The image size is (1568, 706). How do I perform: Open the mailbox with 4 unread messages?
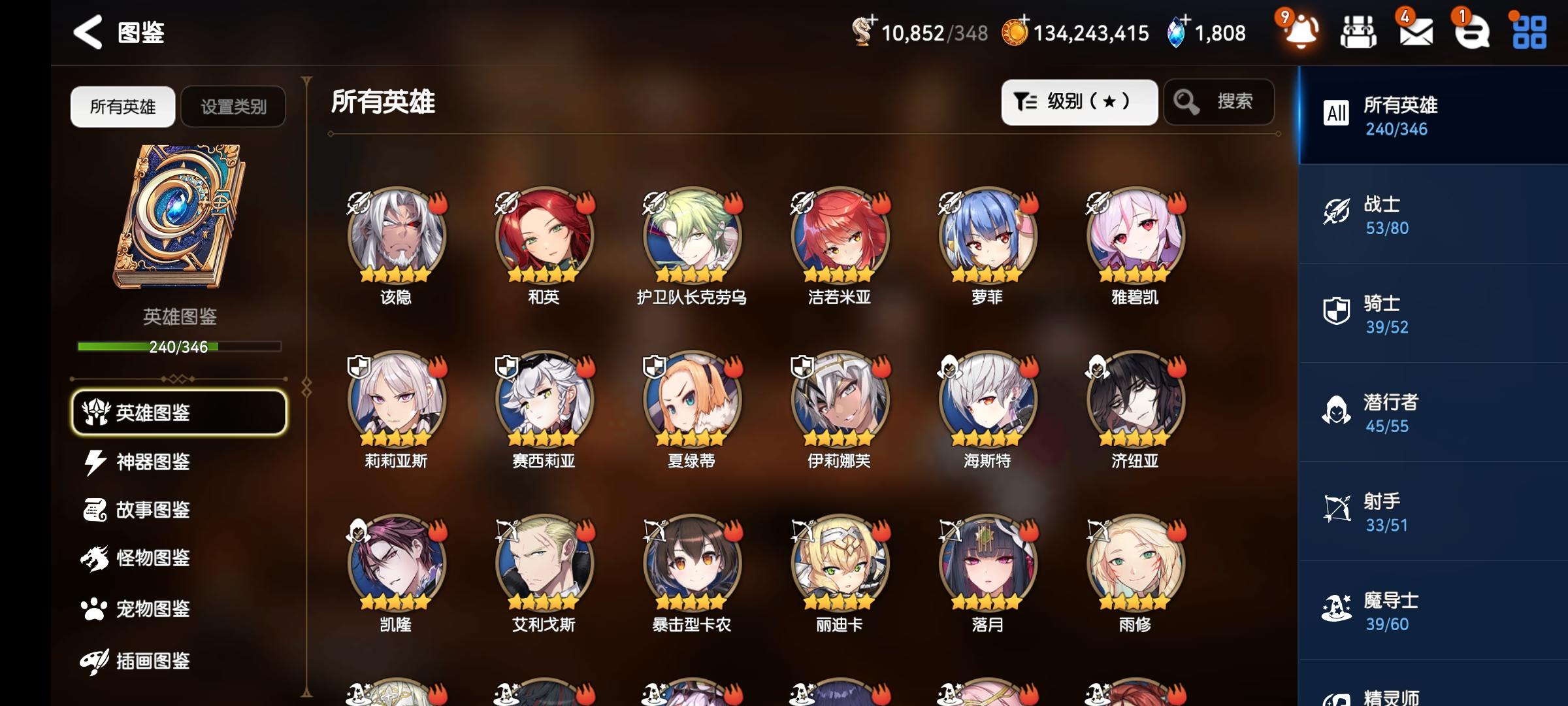click(x=1416, y=31)
